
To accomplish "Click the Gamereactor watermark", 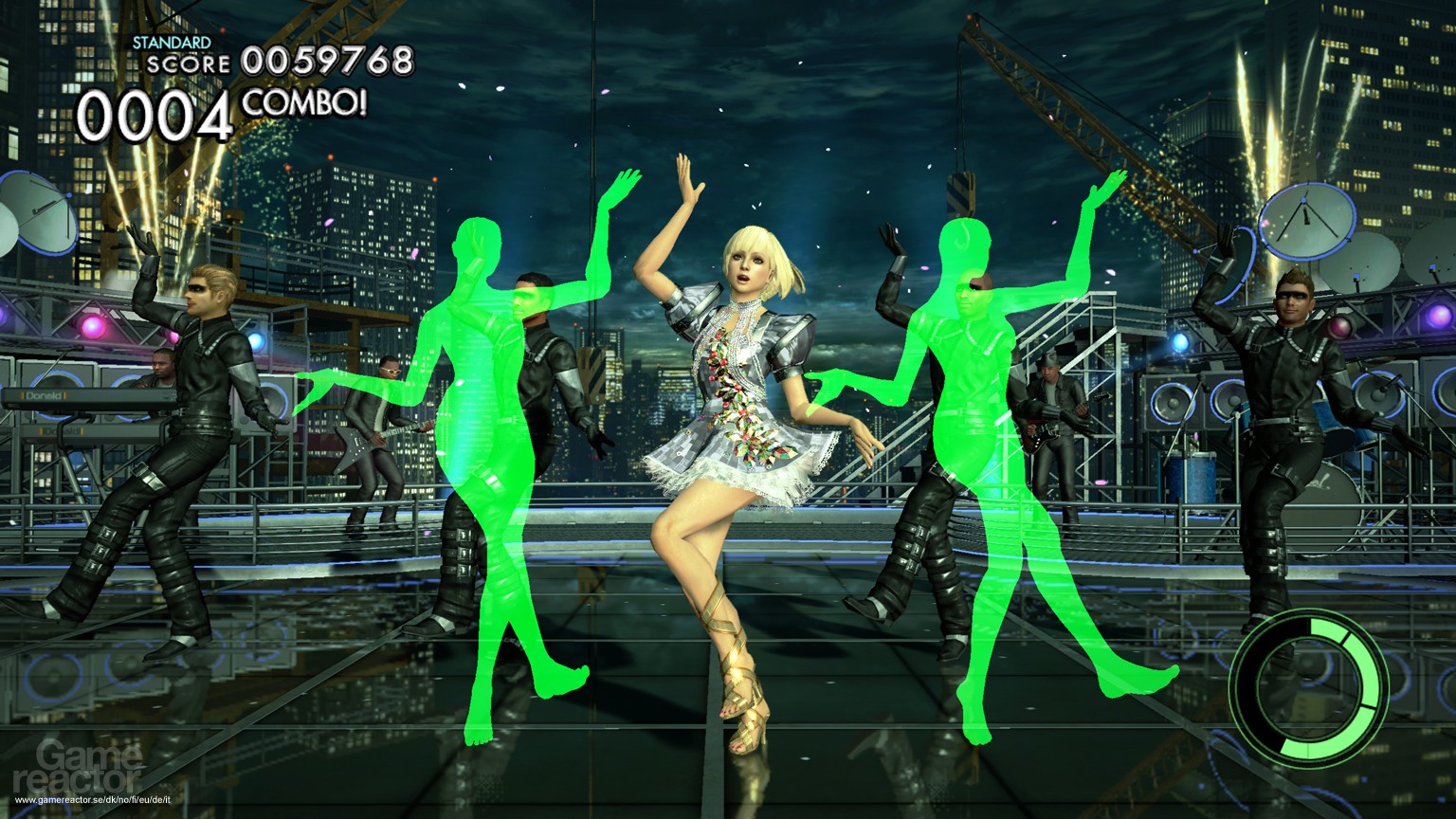I will tap(76, 764).
